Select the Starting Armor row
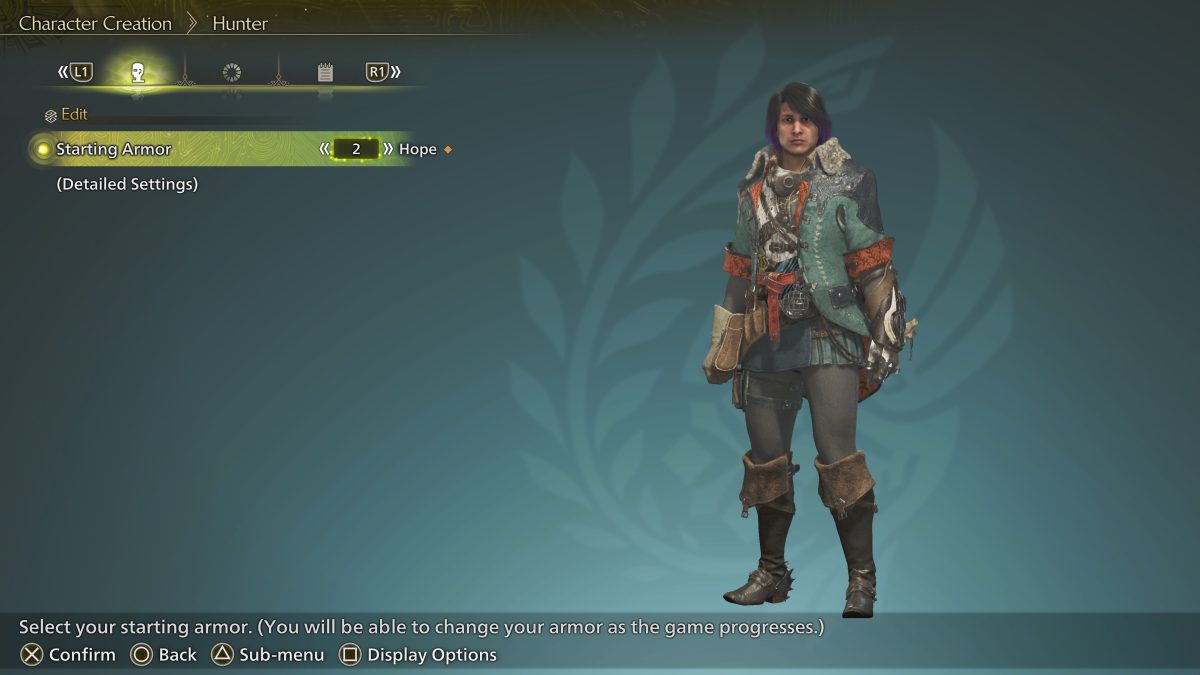This screenshot has height=675, width=1200. click(x=114, y=149)
